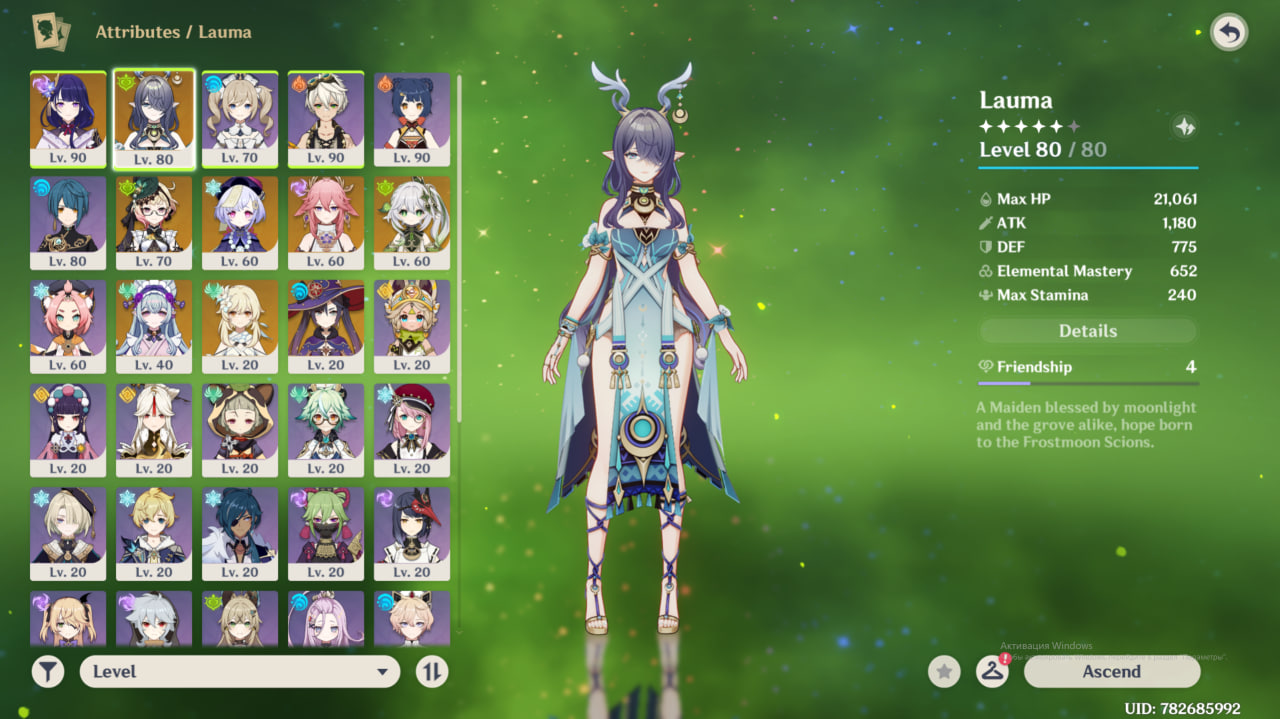Choose Mona with the witch hat
This screenshot has width=1280, height=719.
click(326, 326)
